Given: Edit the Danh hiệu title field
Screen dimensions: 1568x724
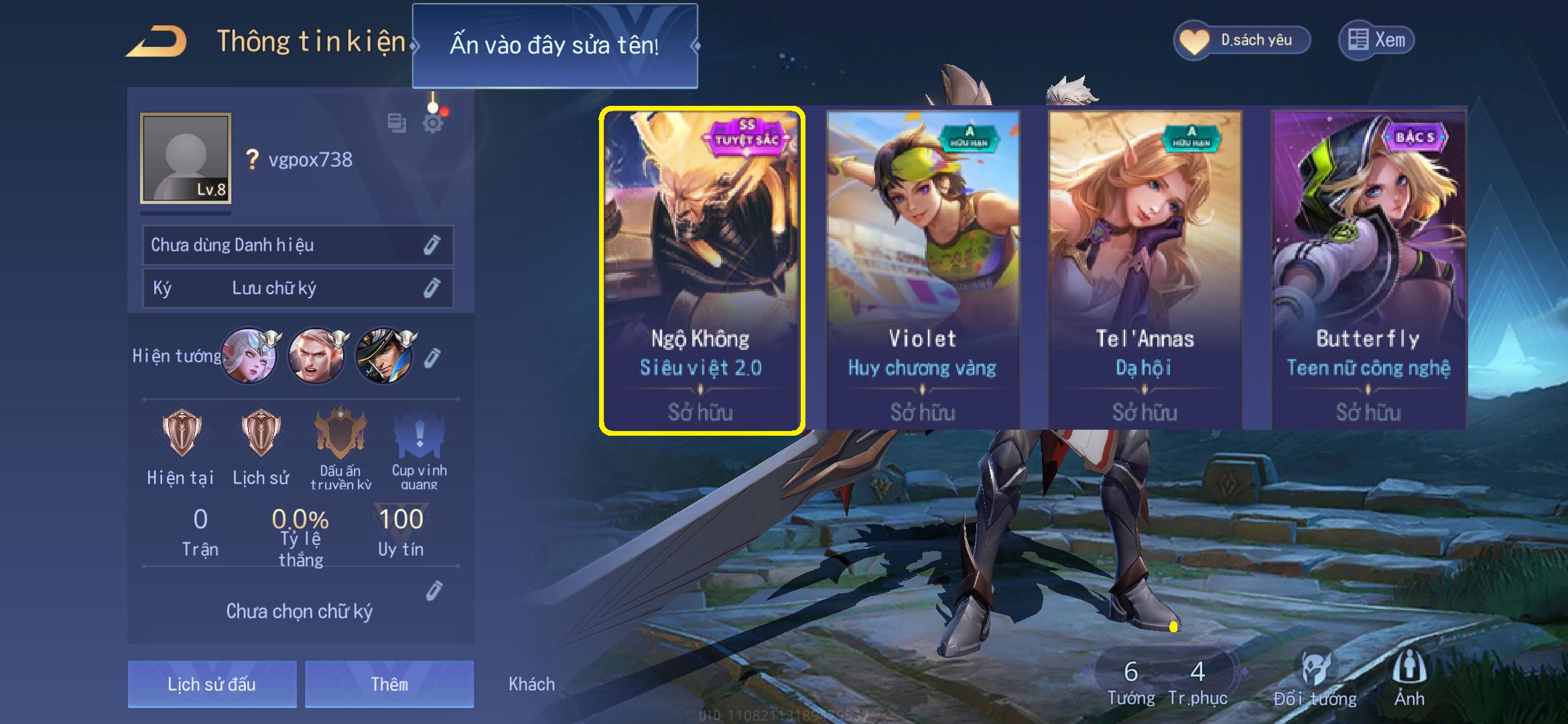Looking at the screenshot, I should pos(432,245).
